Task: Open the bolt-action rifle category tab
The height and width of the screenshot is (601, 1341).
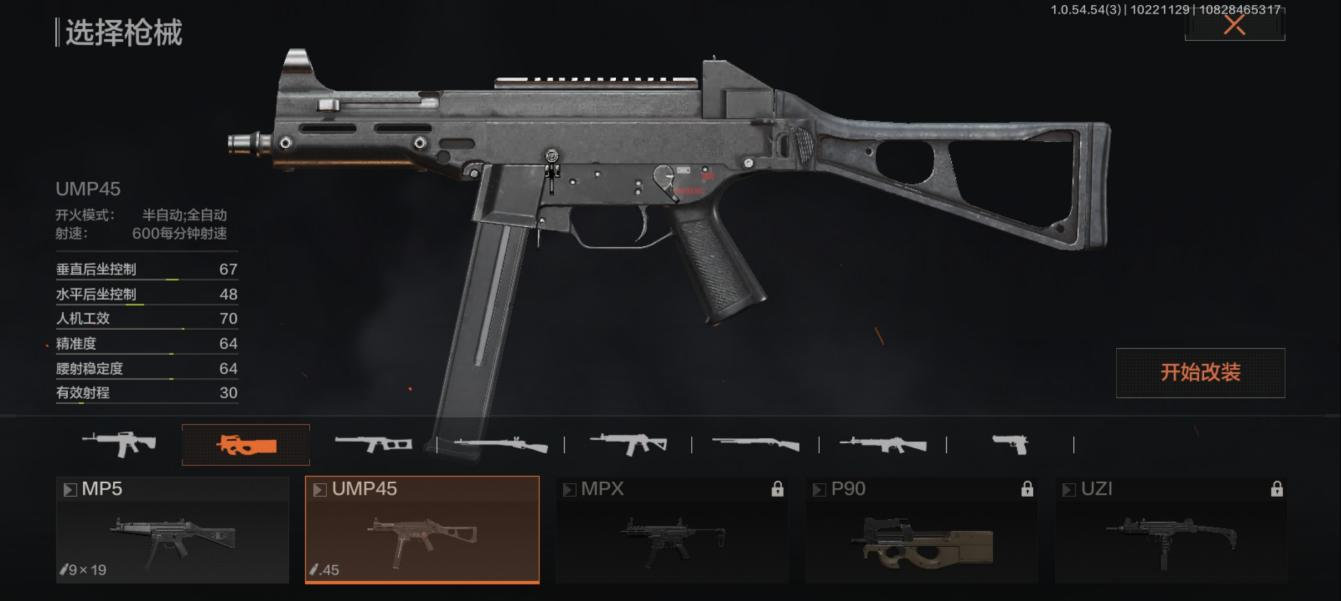Action: pyautogui.click(x=500, y=444)
